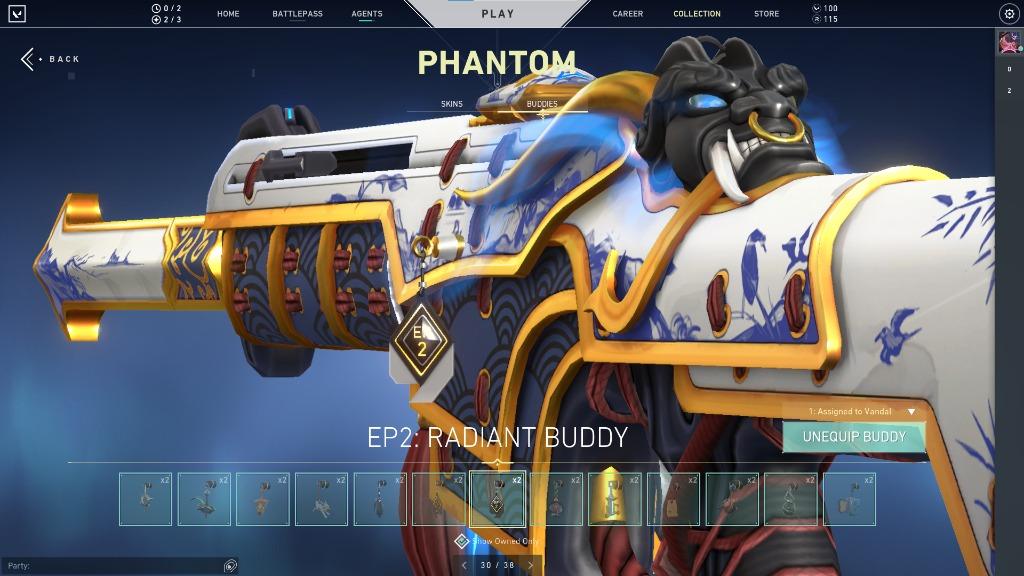The width and height of the screenshot is (1024, 576).
Task: Click the player avatar in the social panel
Action: click(x=1008, y=43)
